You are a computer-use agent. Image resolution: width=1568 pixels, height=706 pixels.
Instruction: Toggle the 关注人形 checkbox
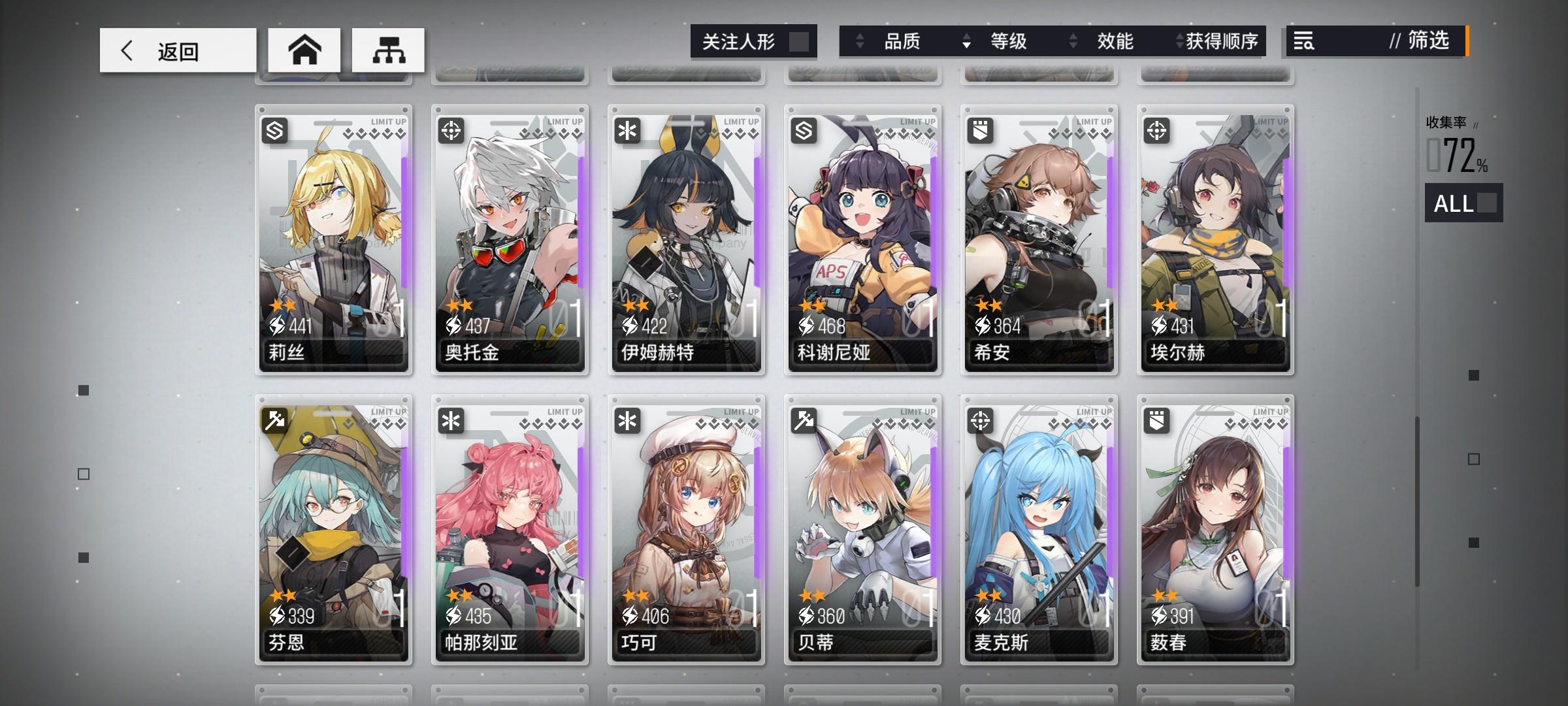click(800, 41)
